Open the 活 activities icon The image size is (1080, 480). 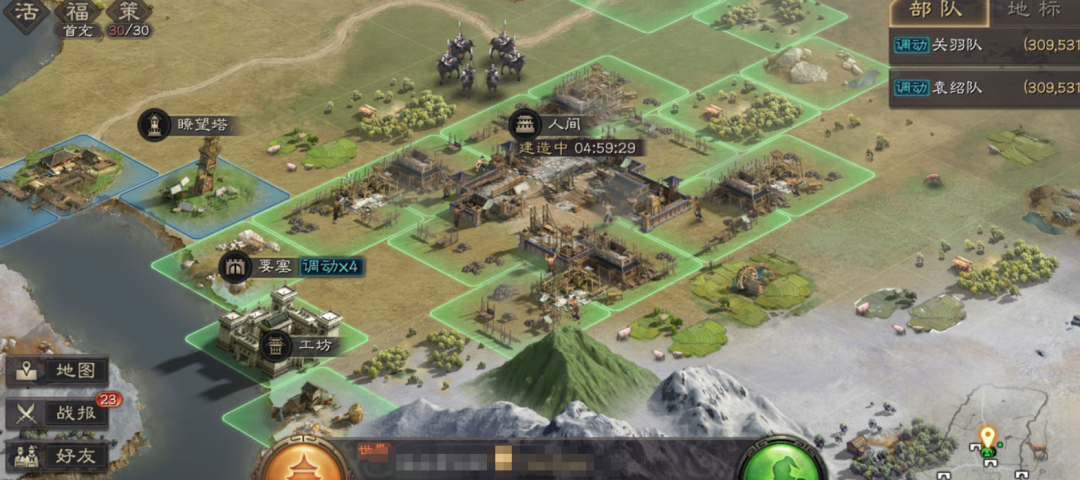pyautogui.click(x=24, y=12)
